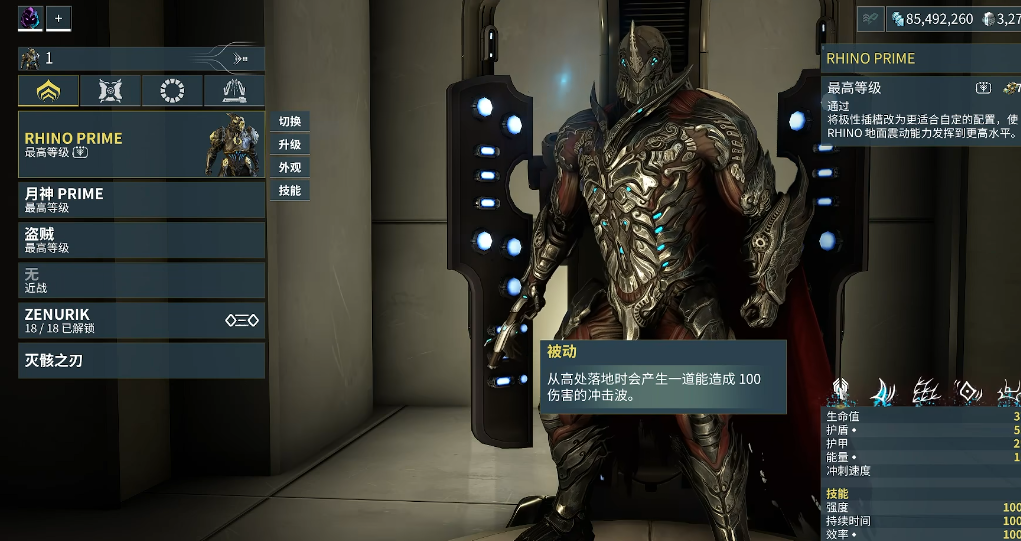Click the 切换 switch button
The width and height of the screenshot is (1021, 541).
coord(290,121)
